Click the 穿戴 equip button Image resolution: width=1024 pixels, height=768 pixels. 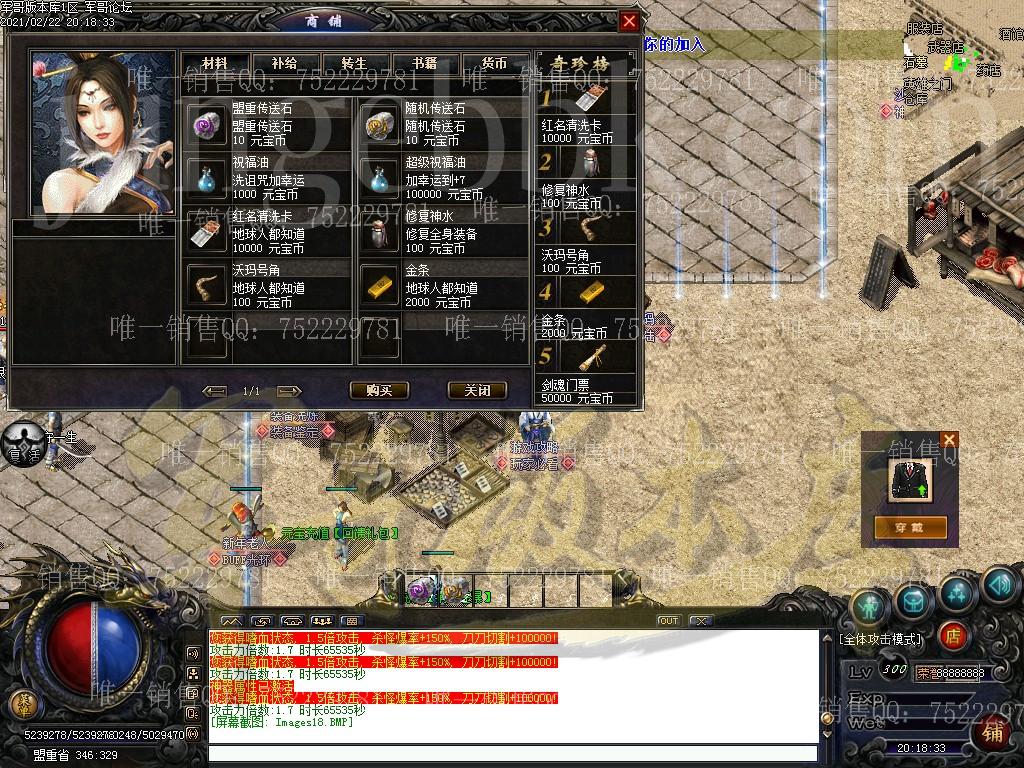pyautogui.click(x=910, y=527)
